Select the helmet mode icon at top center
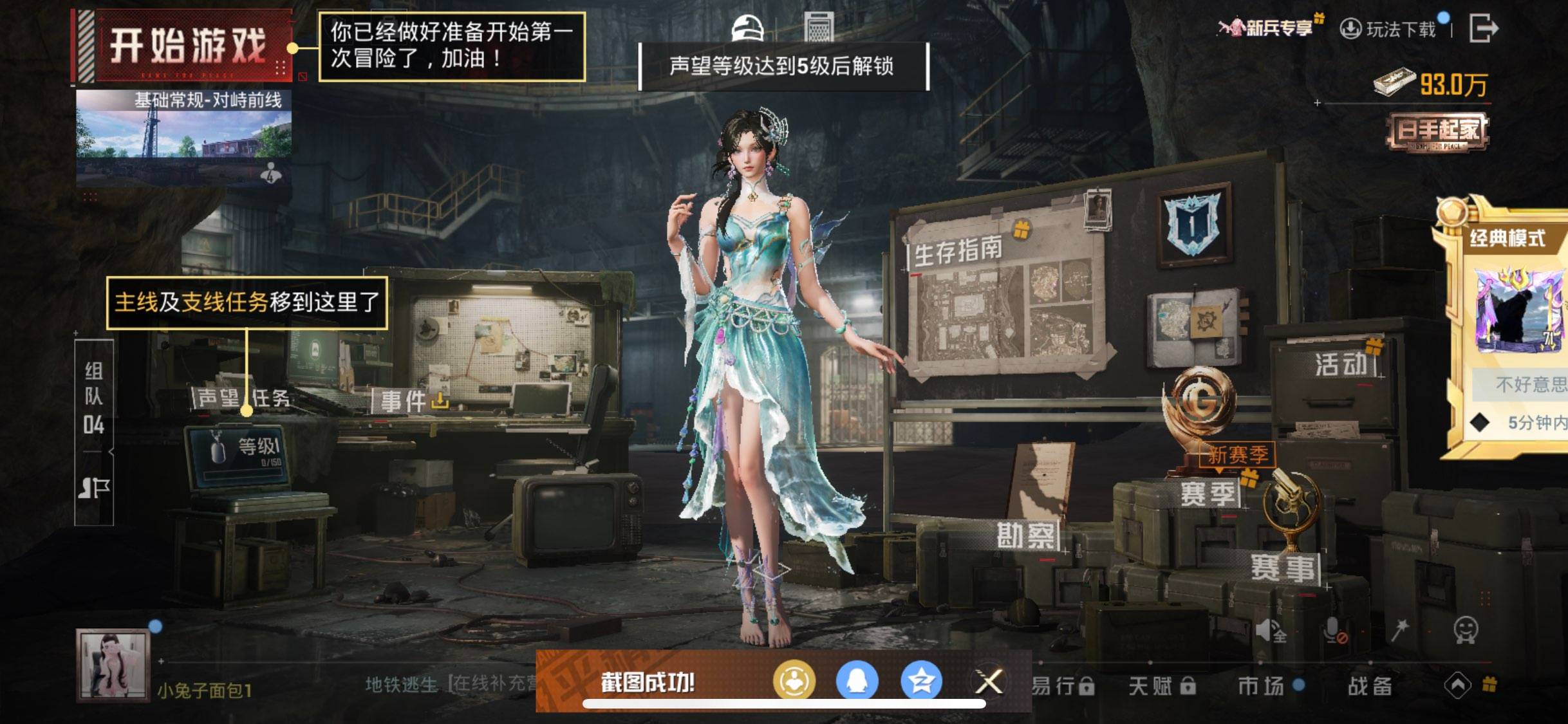Viewport: 1568px width, 724px height. pyautogui.click(x=749, y=27)
